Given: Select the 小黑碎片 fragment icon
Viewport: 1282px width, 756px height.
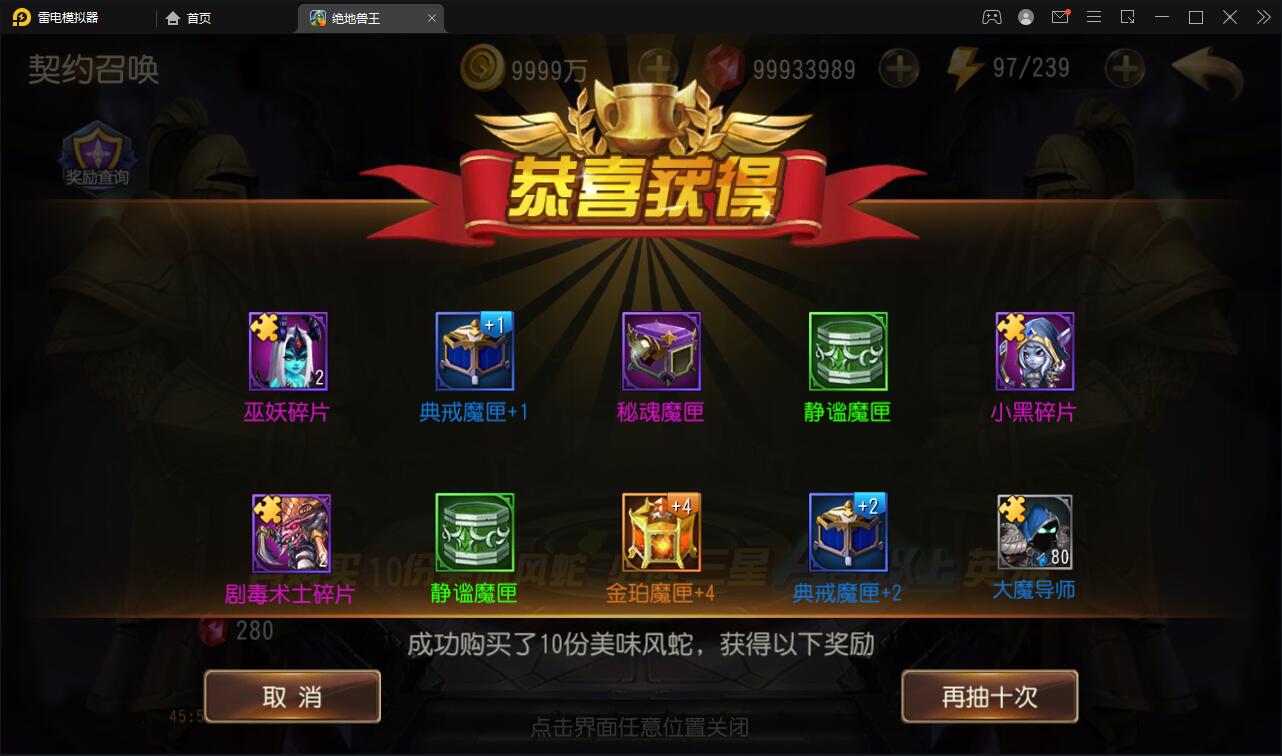Looking at the screenshot, I should [x=1035, y=351].
